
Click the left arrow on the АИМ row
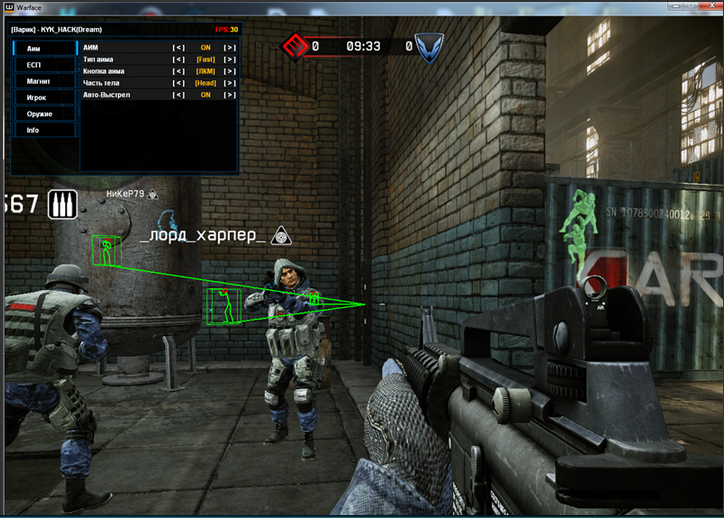179,47
